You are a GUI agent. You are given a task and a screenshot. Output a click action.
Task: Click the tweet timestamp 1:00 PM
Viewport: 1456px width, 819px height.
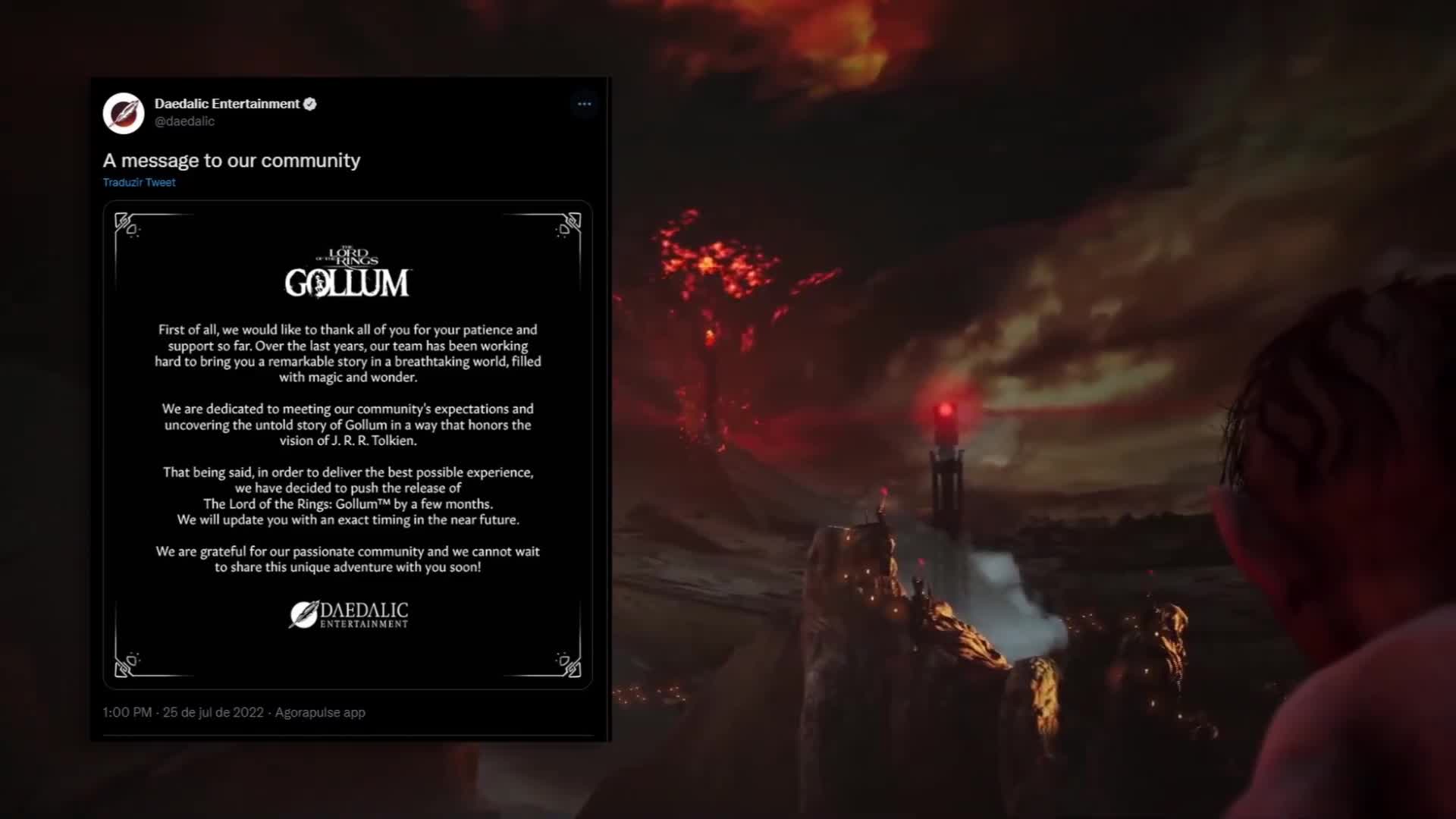click(x=126, y=712)
